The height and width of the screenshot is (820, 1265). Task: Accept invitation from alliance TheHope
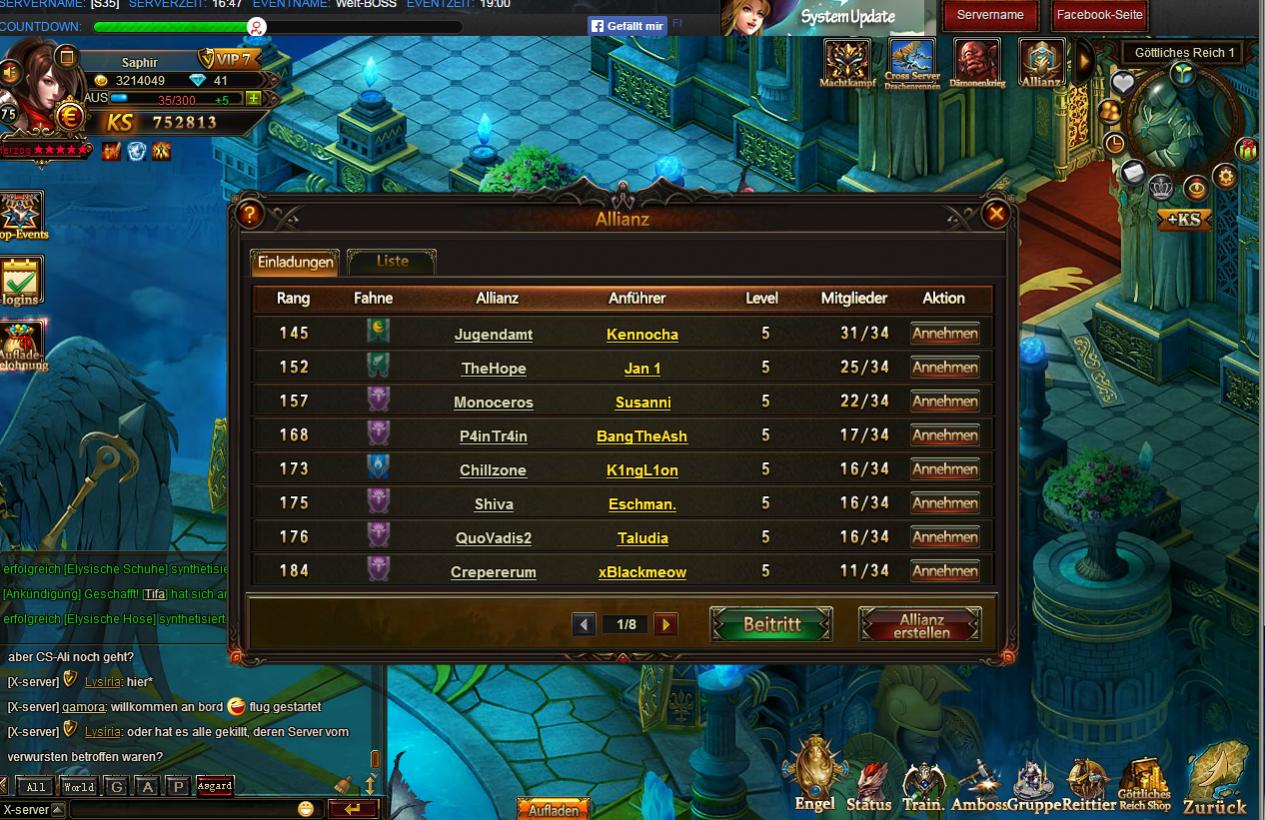point(944,368)
